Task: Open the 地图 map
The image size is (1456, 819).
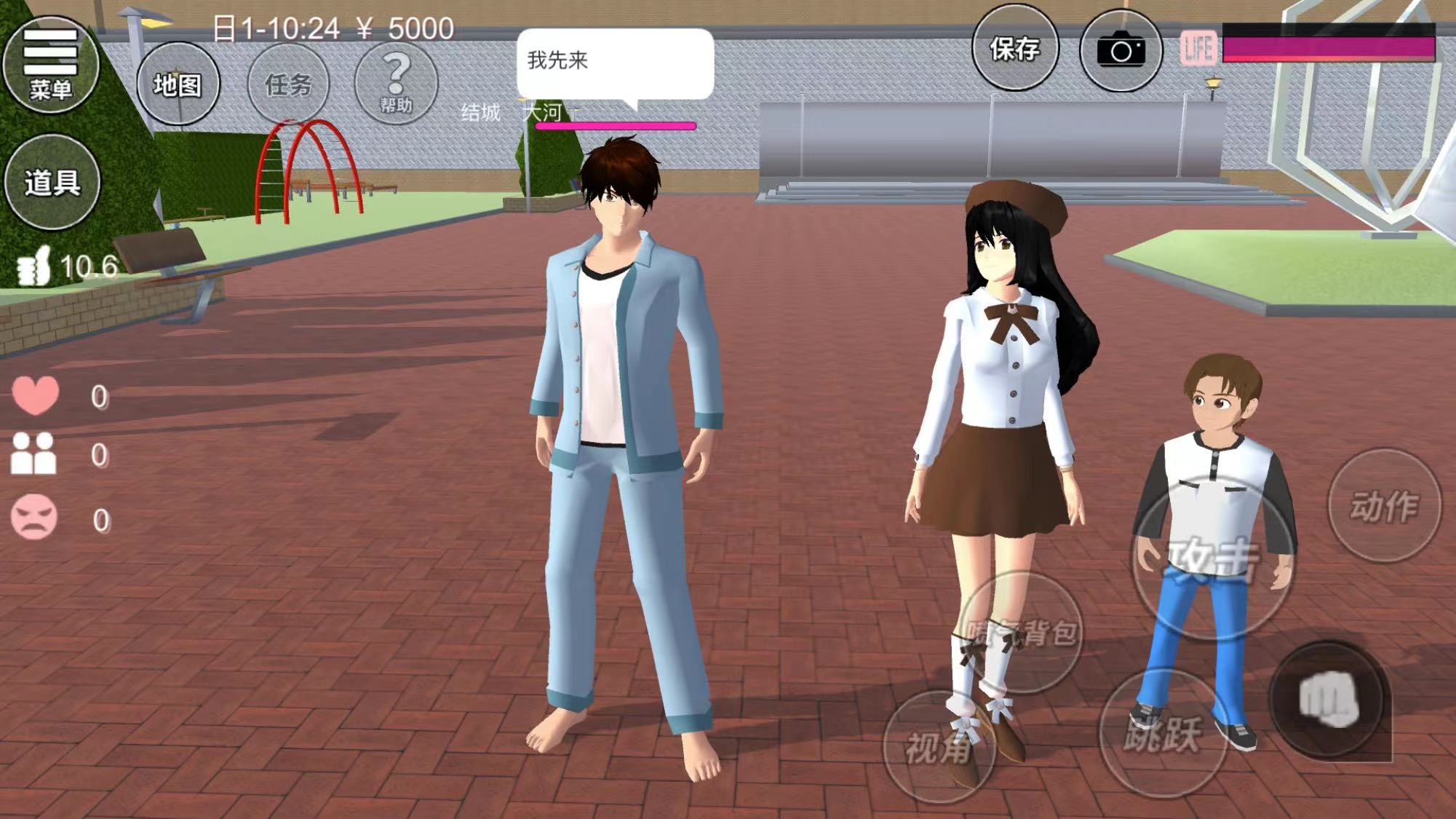Action: pyautogui.click(x=178, y=84)
